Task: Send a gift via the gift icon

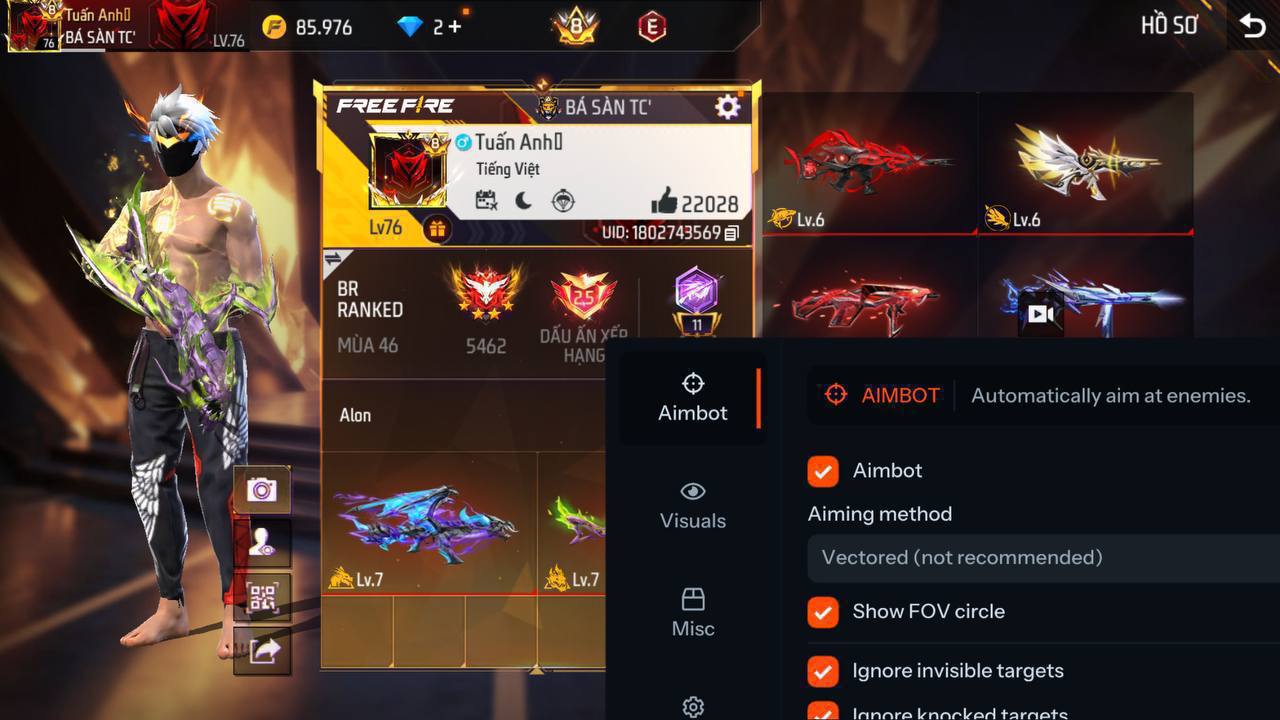Action: (437, 229)
